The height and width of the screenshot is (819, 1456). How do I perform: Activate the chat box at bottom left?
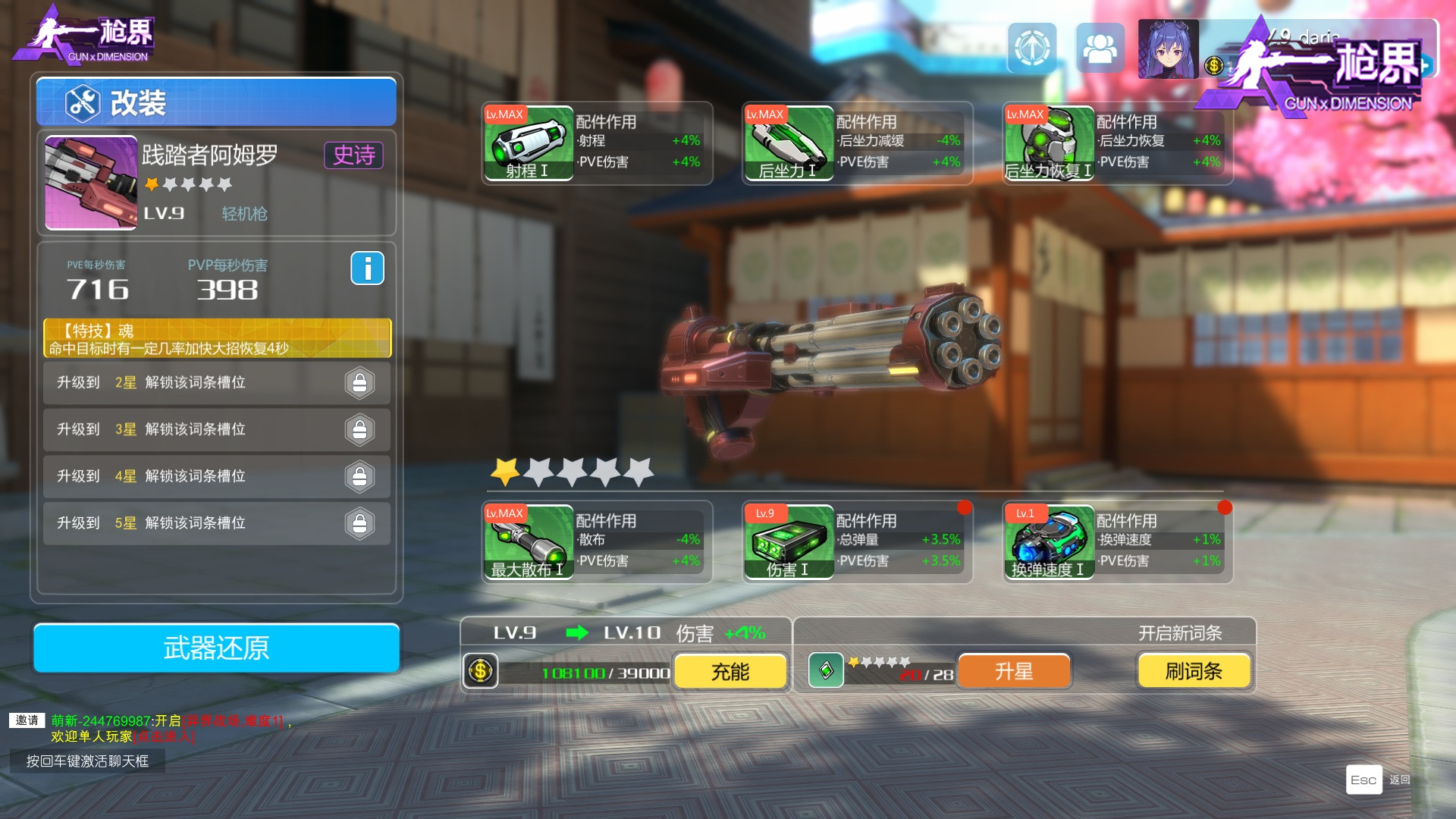coord(87,761)
